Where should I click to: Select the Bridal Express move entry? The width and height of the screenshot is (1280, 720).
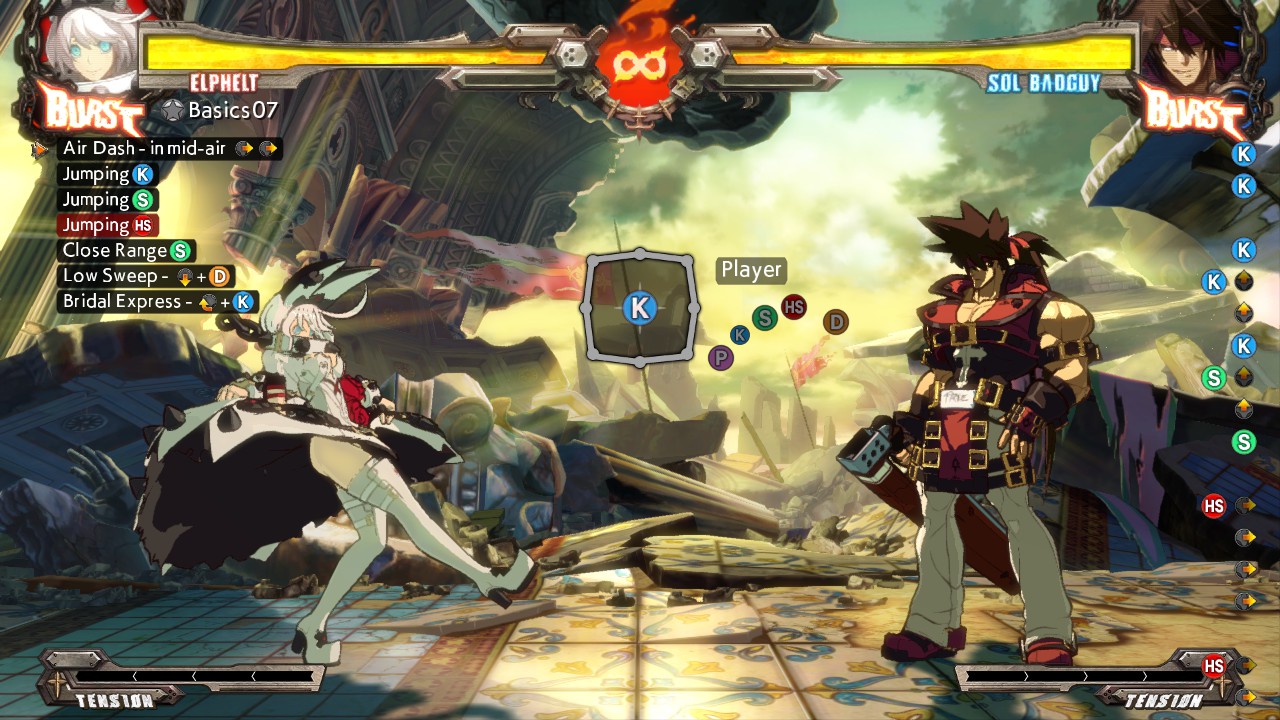(x=157, y=302)
